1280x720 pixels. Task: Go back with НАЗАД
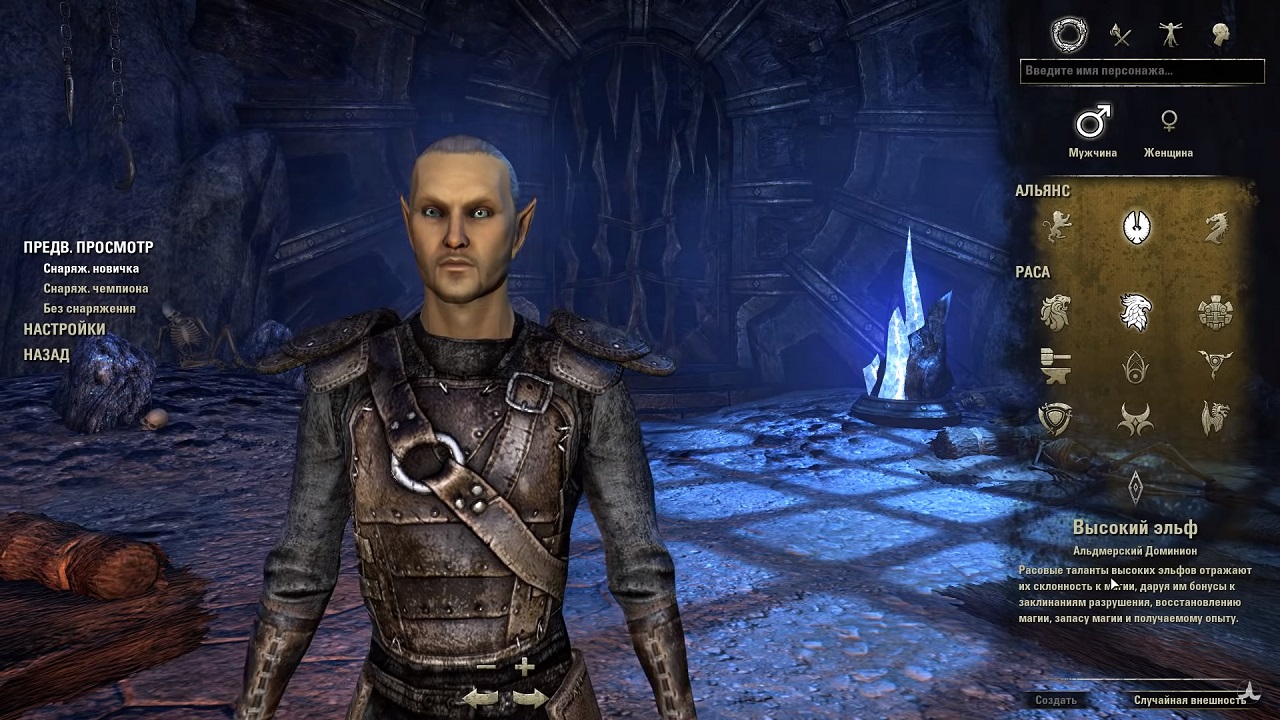[46, 355]
